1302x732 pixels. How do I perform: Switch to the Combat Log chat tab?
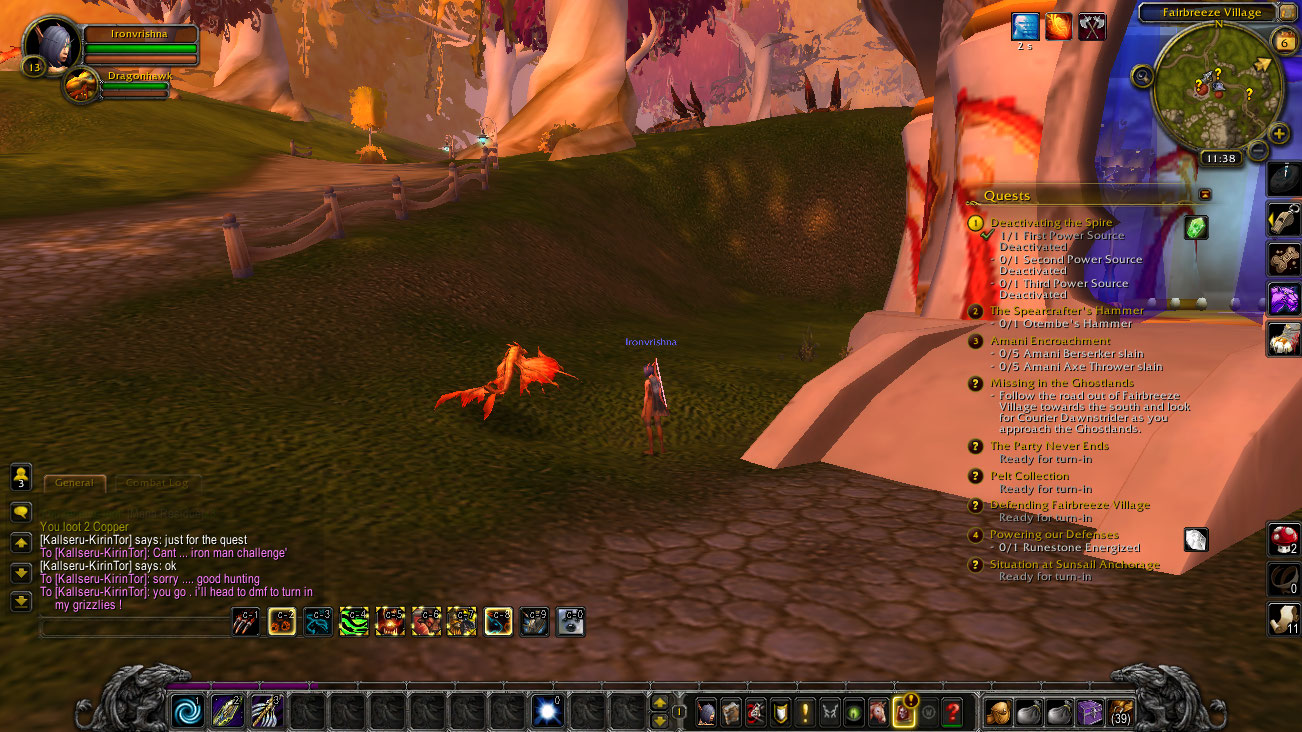coord(157,483)
